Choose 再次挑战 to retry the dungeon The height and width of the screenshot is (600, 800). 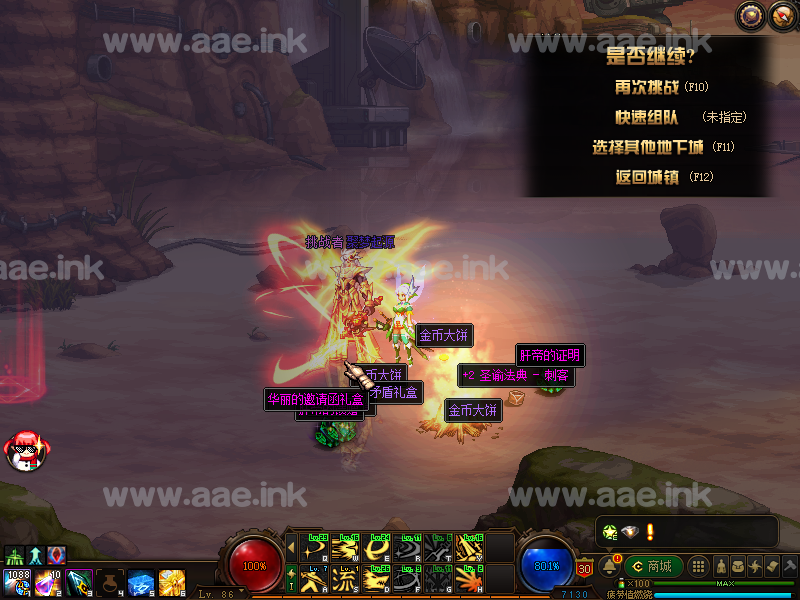click(x=640, y=87)
